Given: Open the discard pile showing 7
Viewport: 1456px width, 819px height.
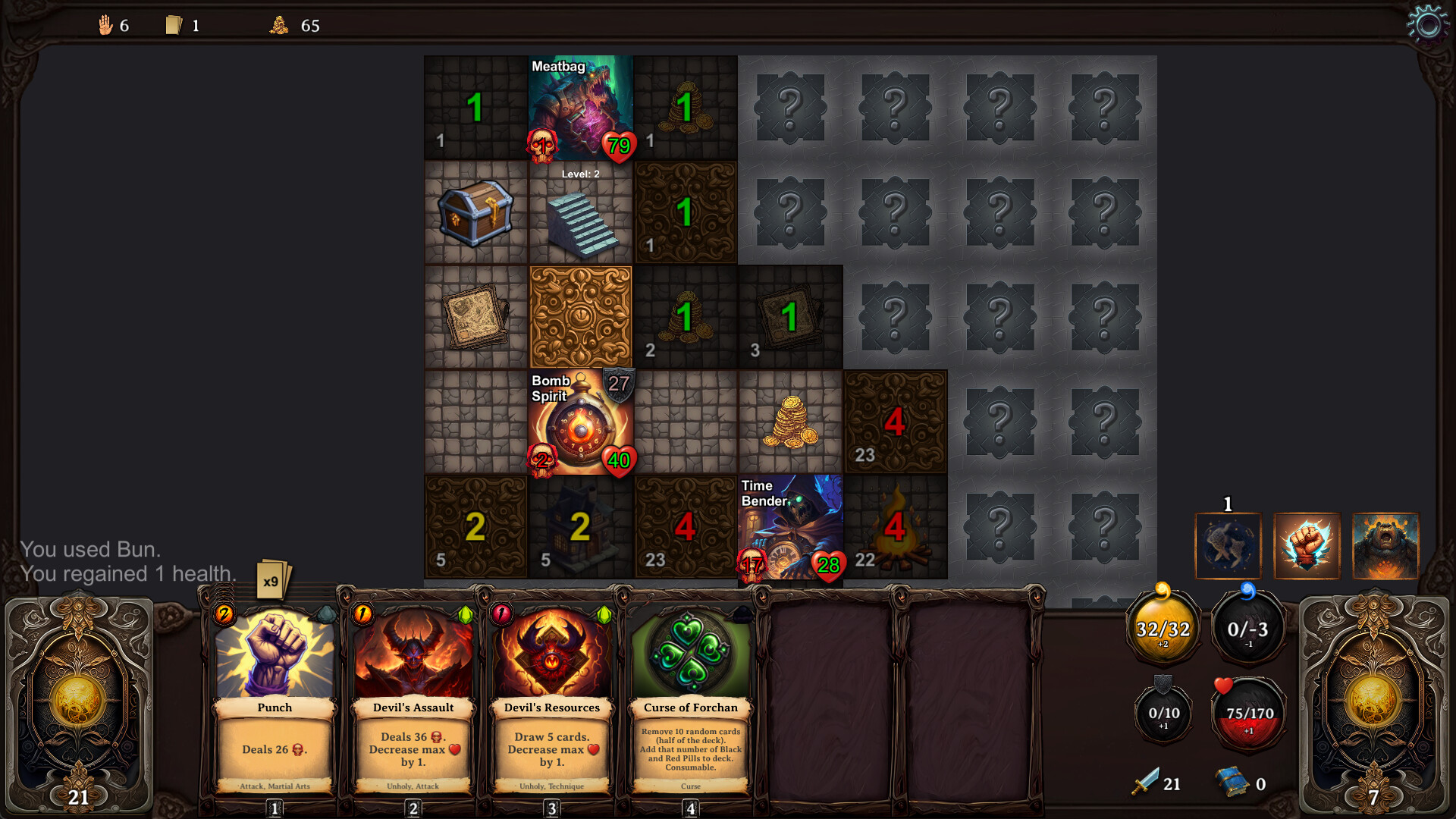Looking at the screenshot, I should click(1373, 705).
